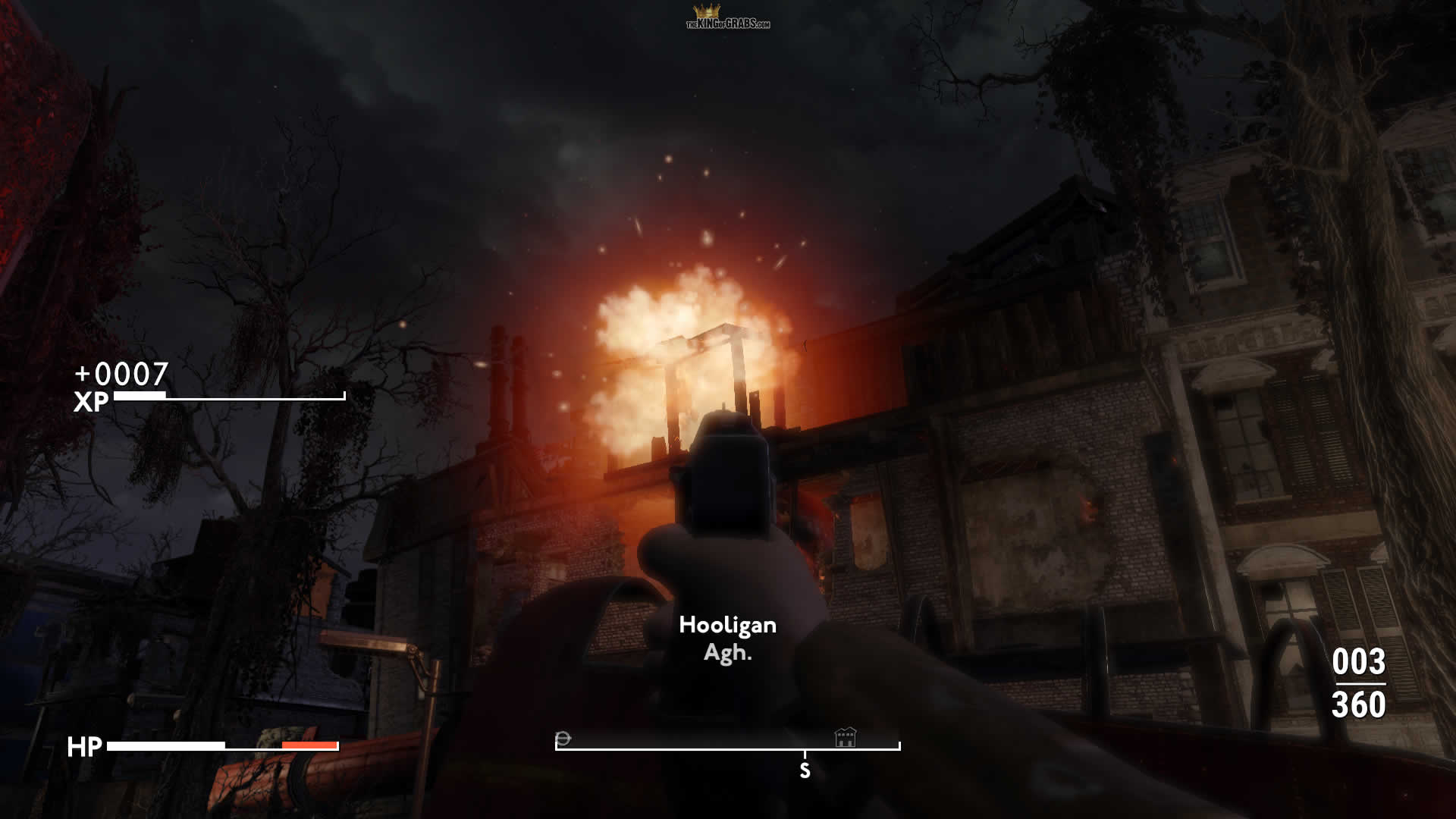
Task: Open the King of Grabs watermark logo
Action: pyautogui.click(x=727, y=17)
